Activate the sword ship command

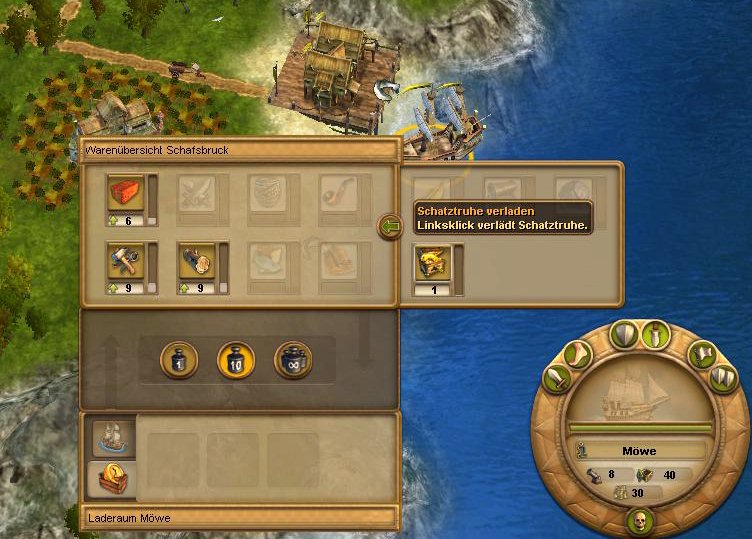(558, 379)
